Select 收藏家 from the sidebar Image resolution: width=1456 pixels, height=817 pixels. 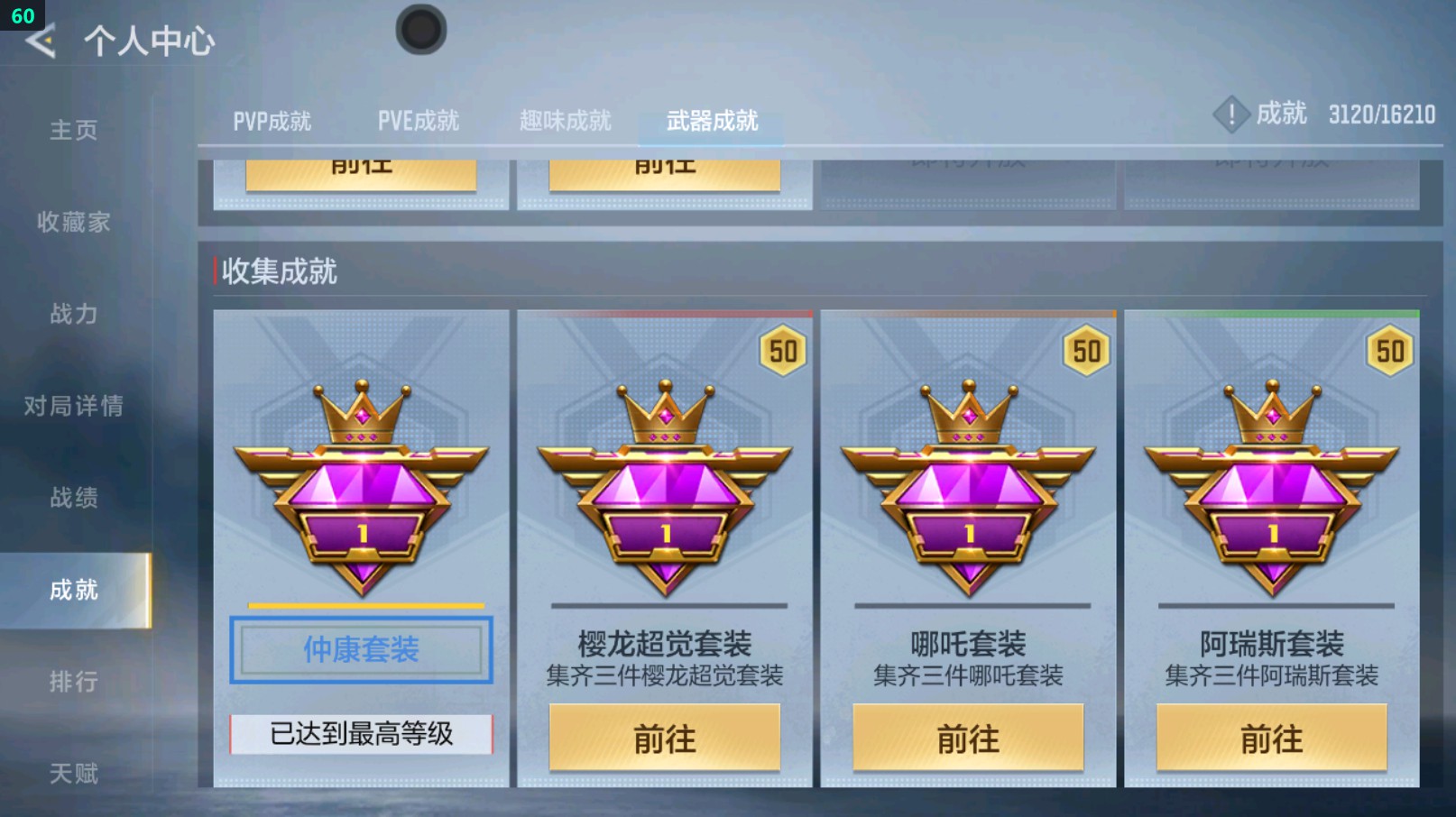pyautogui.click(x=72, y=223)
